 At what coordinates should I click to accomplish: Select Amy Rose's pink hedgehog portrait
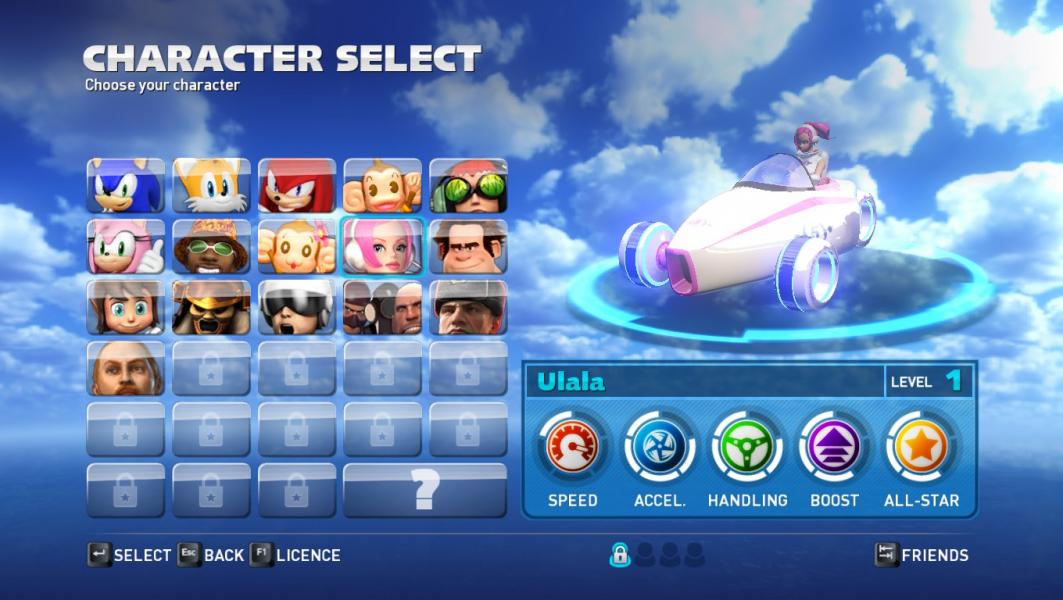pos(126,247)
